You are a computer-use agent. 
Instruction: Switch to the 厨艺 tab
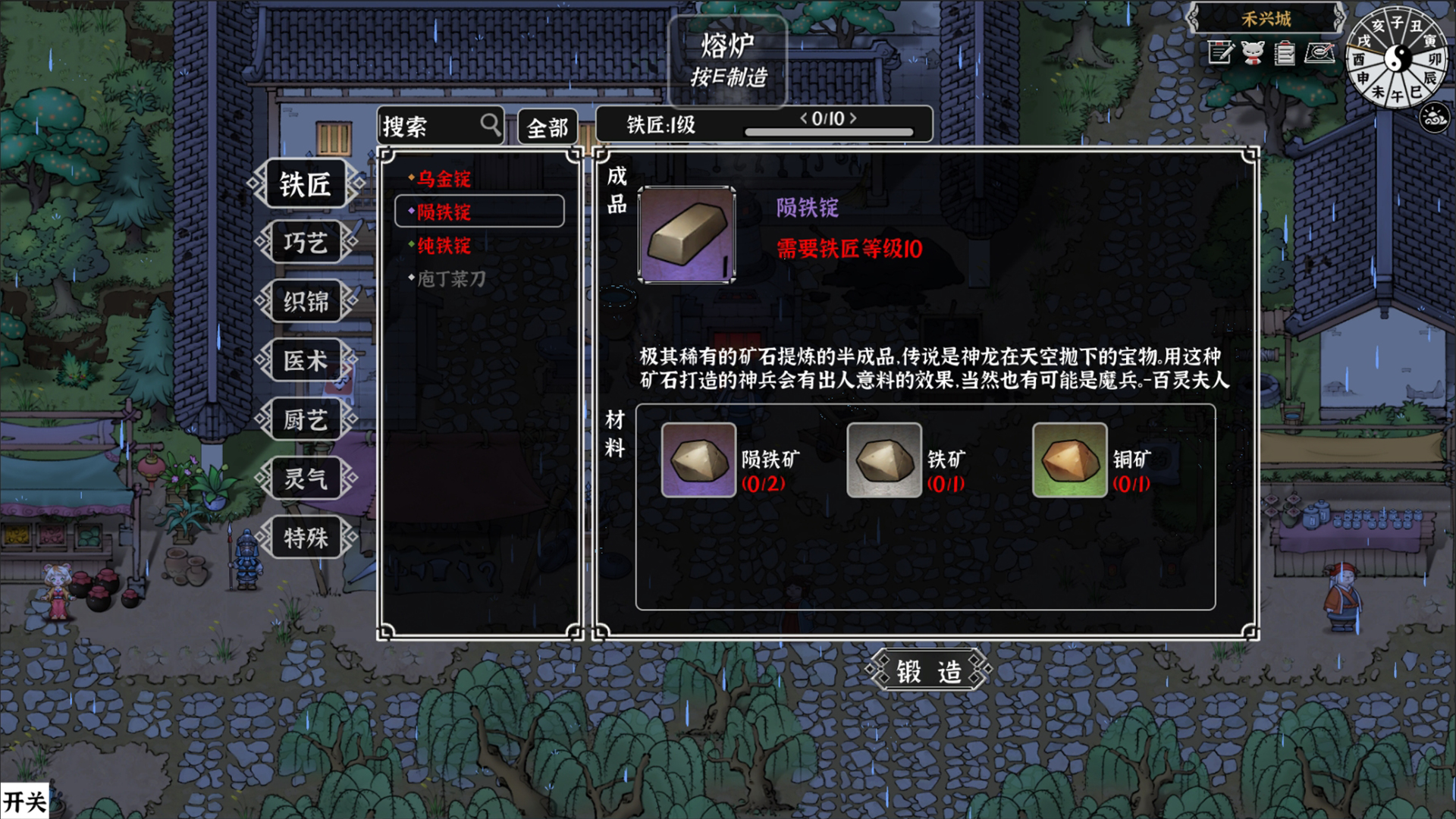(x=306, y=419)
